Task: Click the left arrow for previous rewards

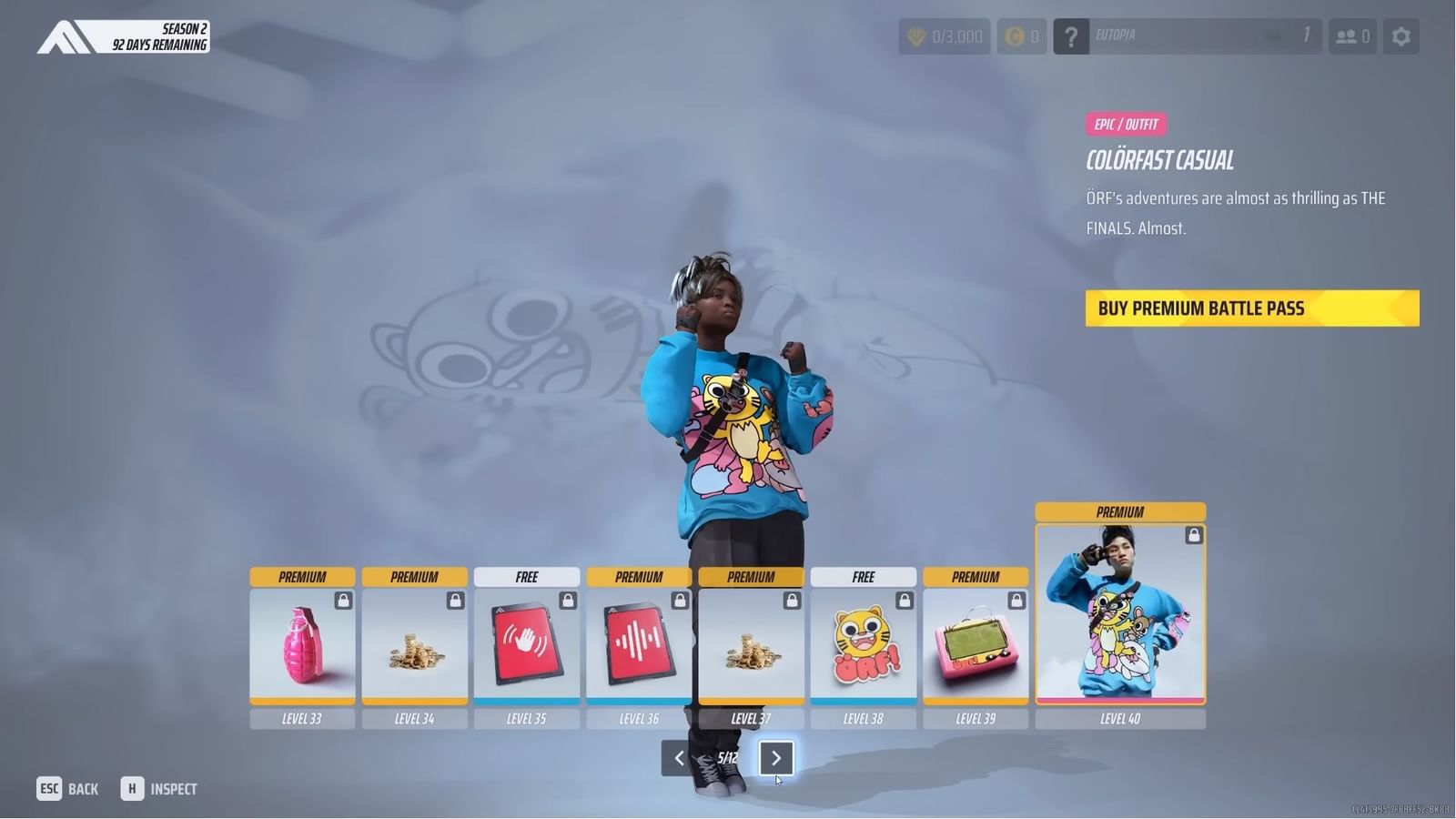Action: click(678, 758)
